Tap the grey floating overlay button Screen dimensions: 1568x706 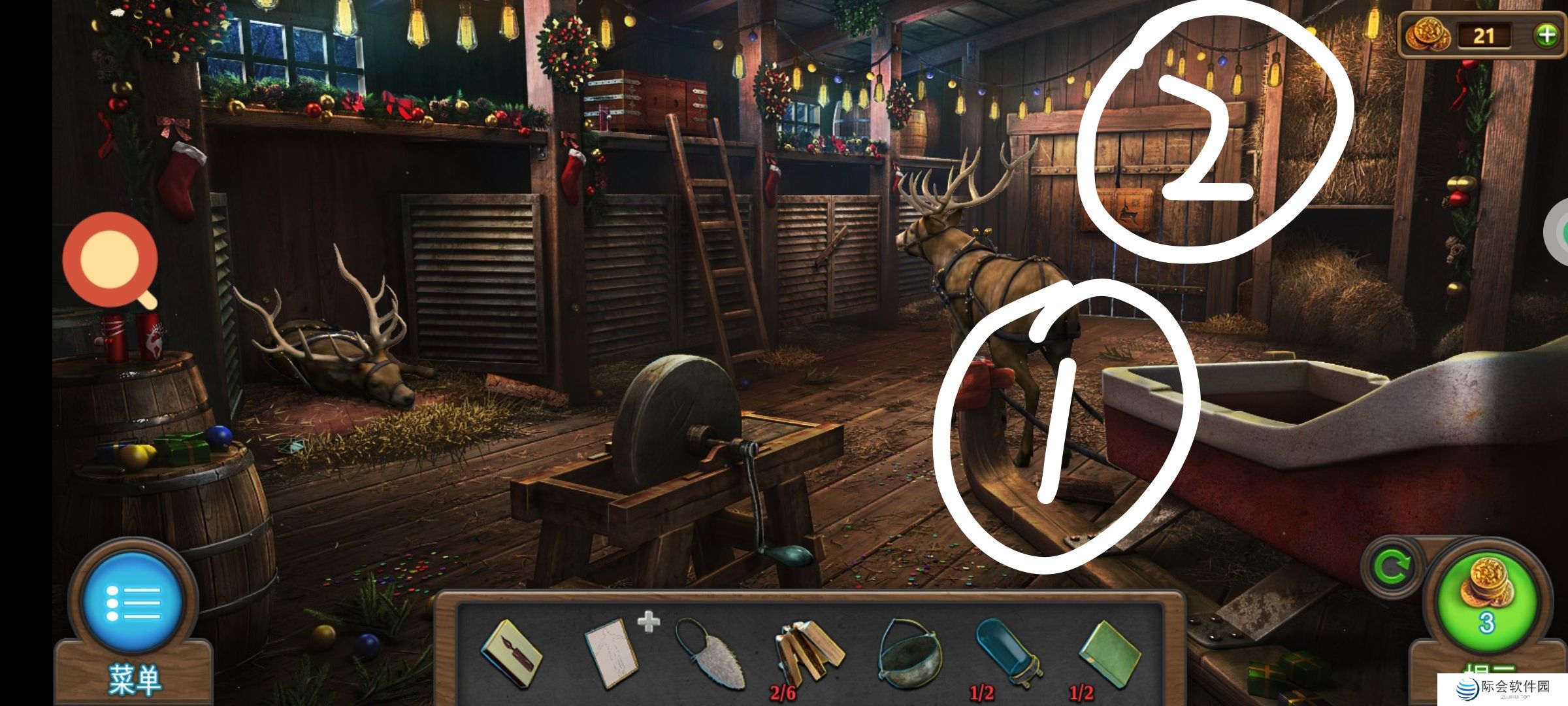[1559, 231]
